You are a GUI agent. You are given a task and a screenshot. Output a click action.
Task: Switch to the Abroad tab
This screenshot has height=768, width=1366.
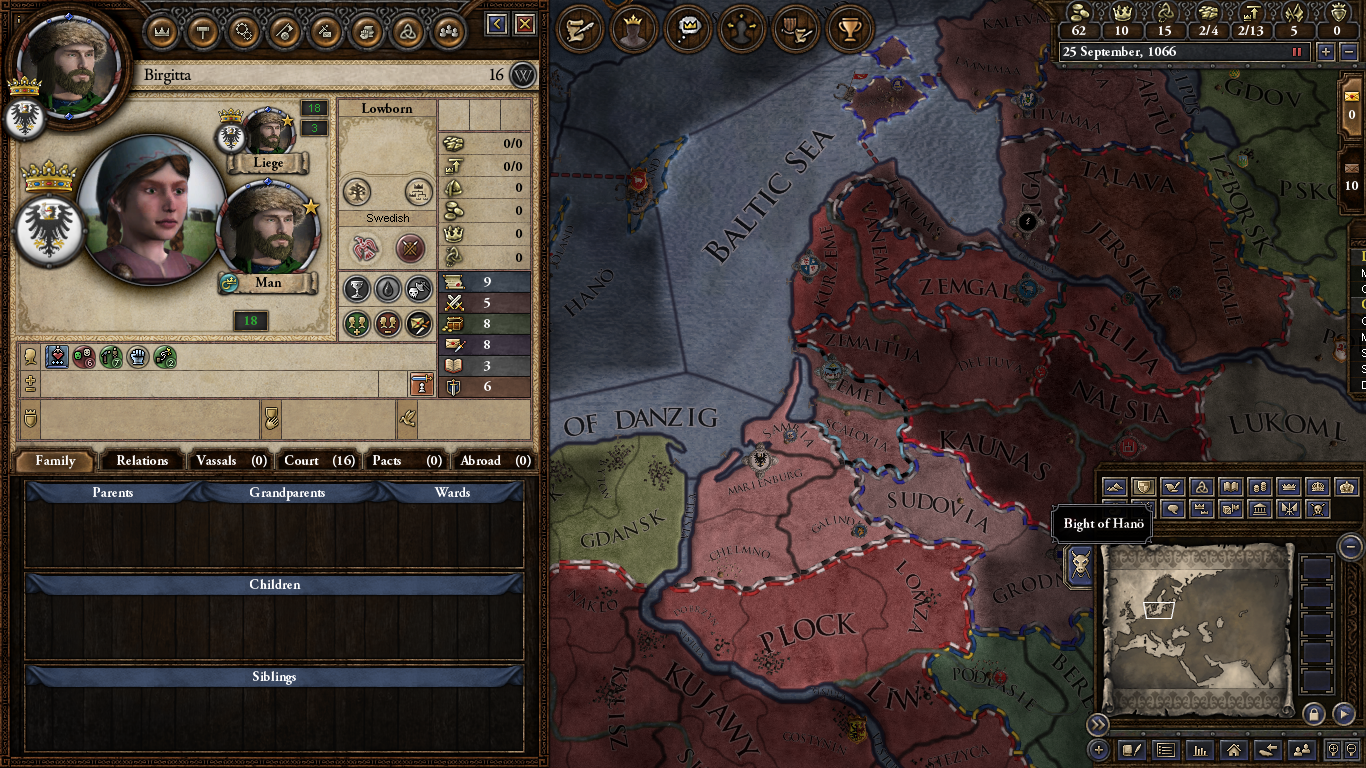[x=493, y=461]
